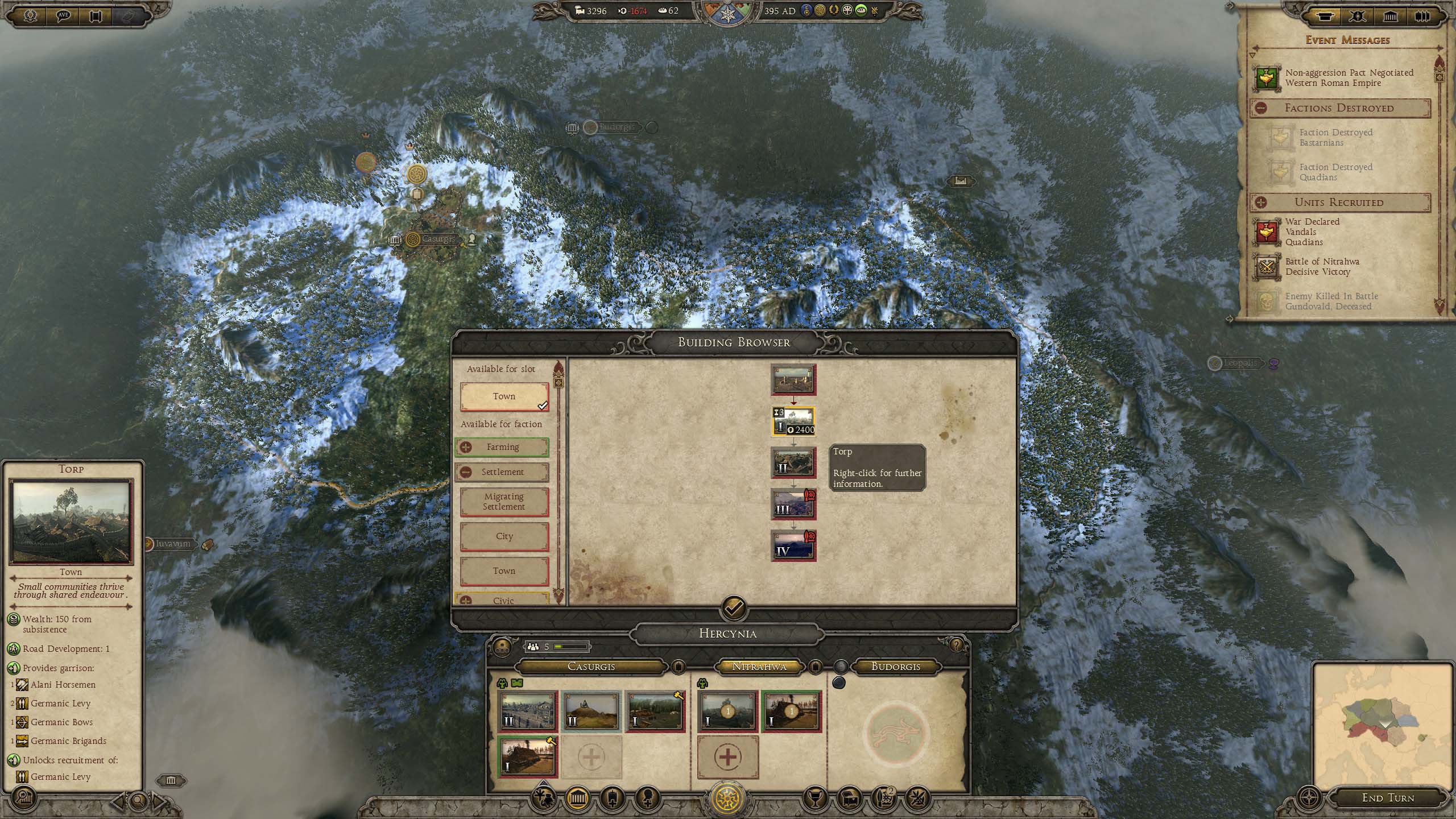The image size is (1456, 819).
Task: Confirm the Building Browser with checkmark button
Action: [x=734, y=609]
